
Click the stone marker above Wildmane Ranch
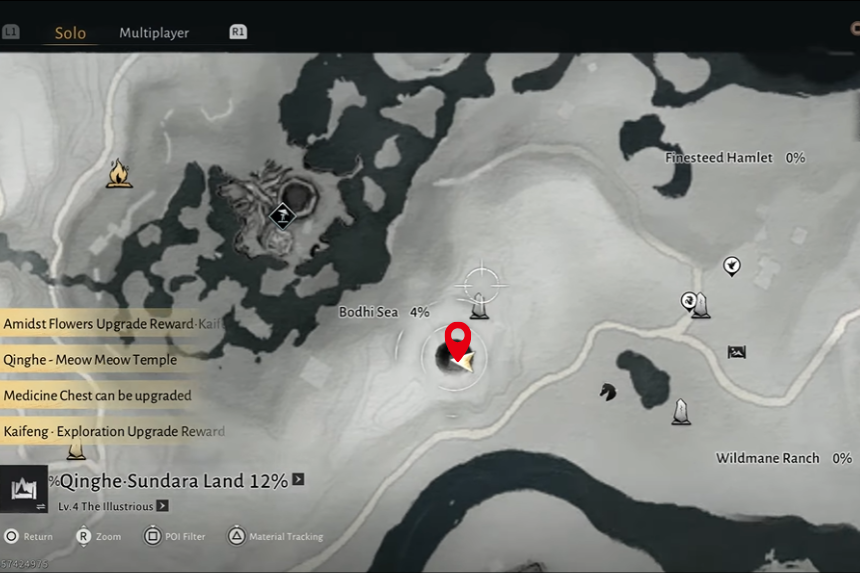pos(681,411)
